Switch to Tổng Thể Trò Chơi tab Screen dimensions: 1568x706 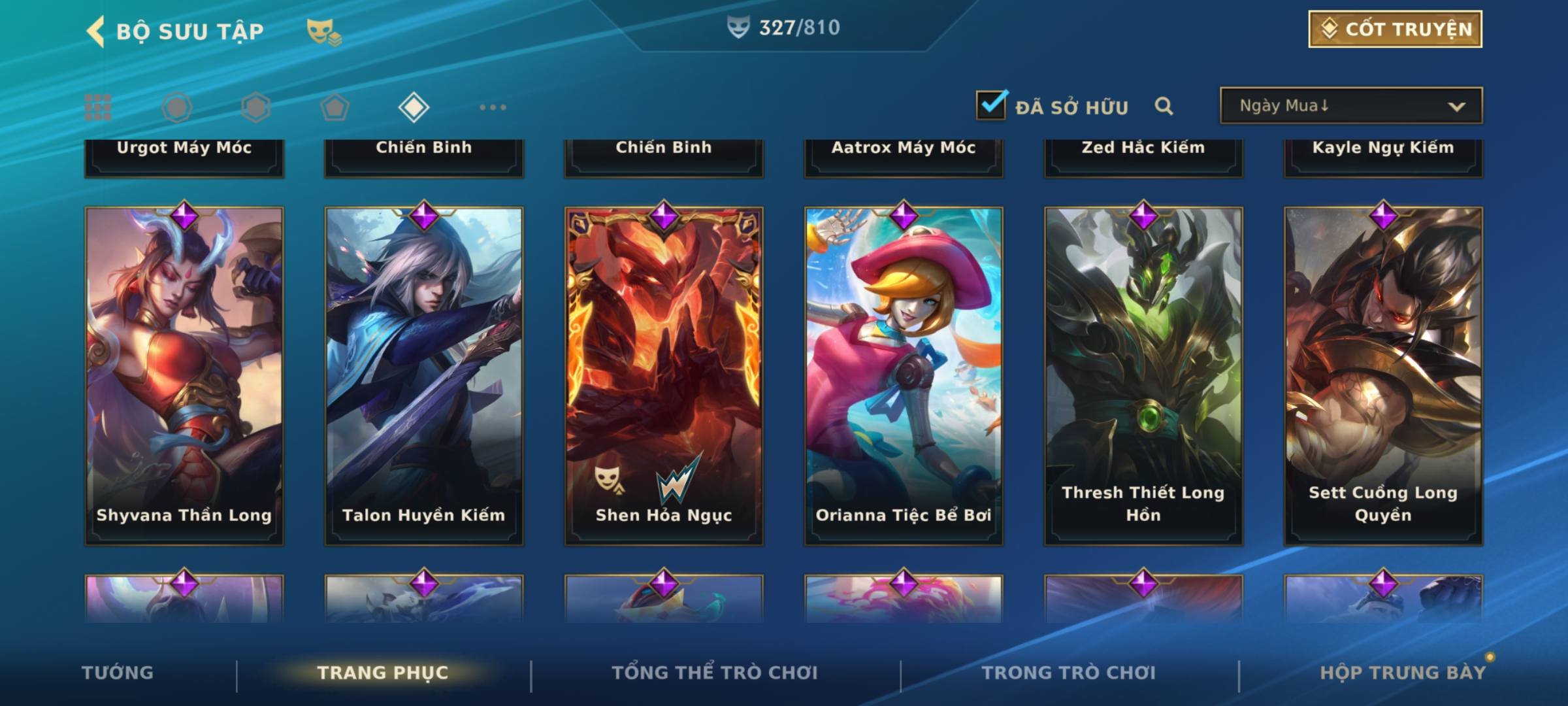pos(714,673)
